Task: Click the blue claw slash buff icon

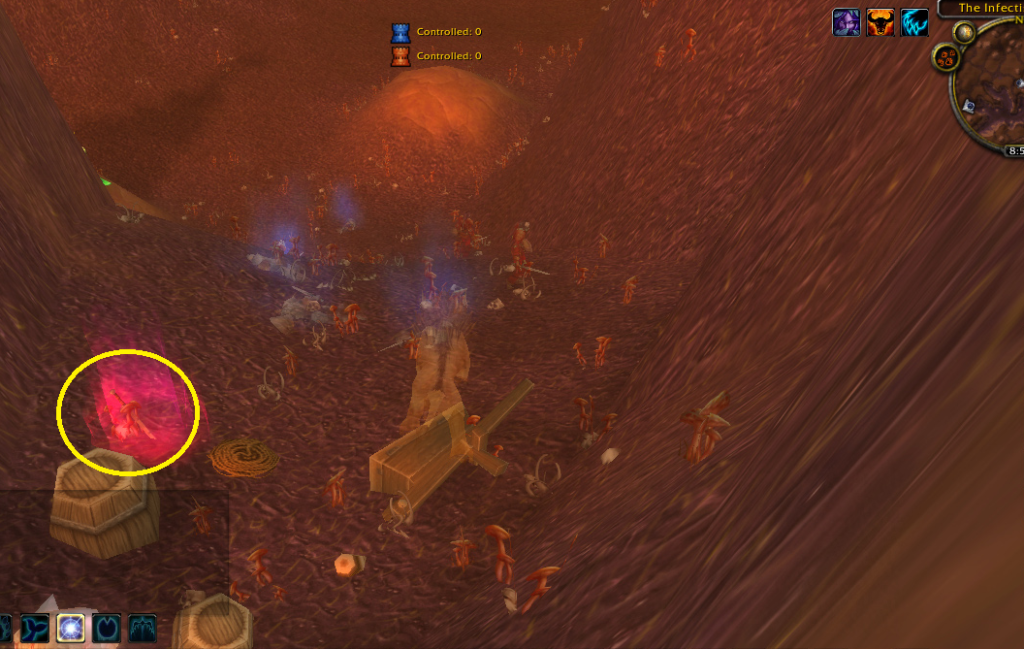Action: coord(914,22)
